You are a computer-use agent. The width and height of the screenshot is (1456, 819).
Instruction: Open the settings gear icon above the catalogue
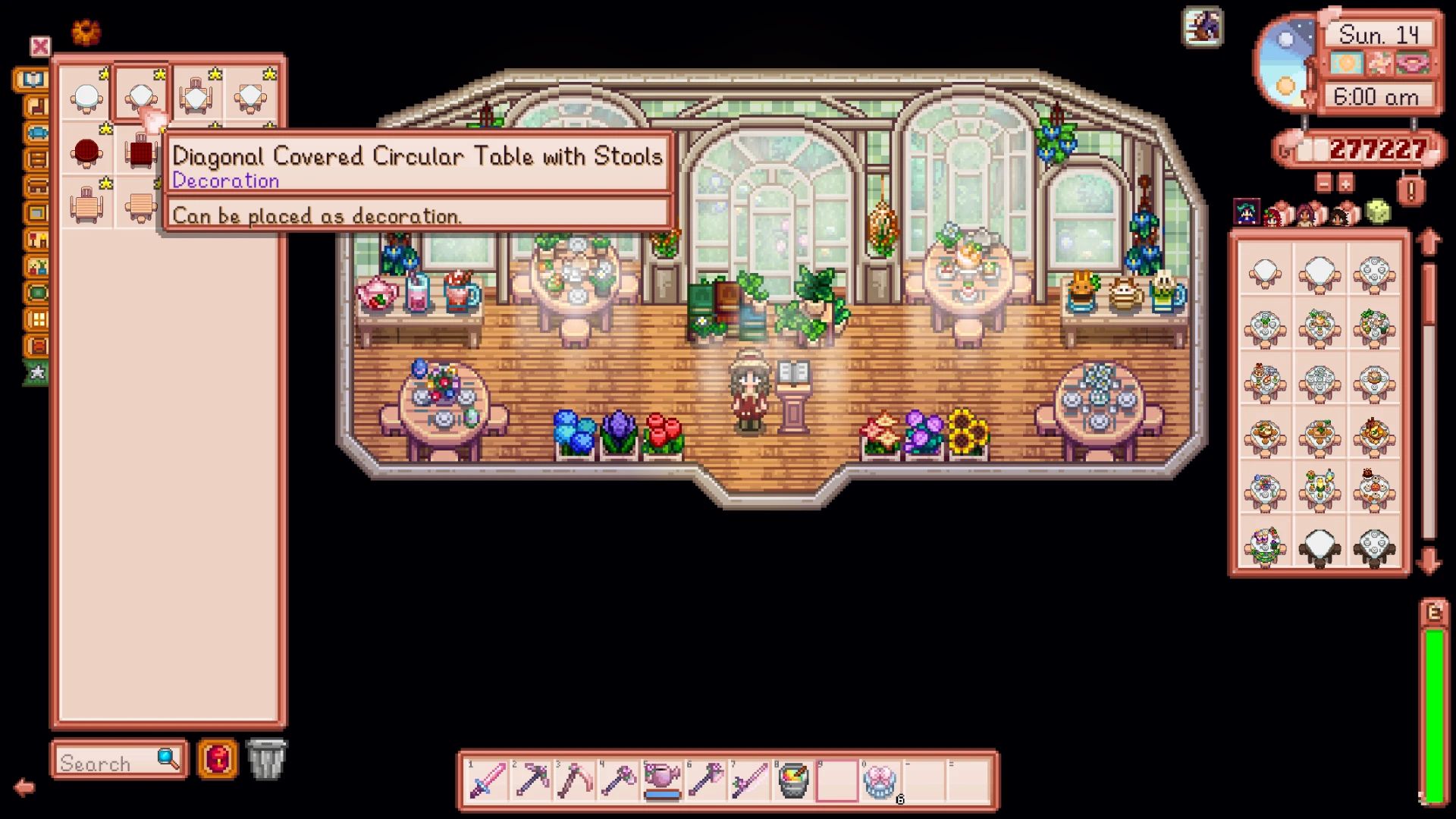click(86, 30)
